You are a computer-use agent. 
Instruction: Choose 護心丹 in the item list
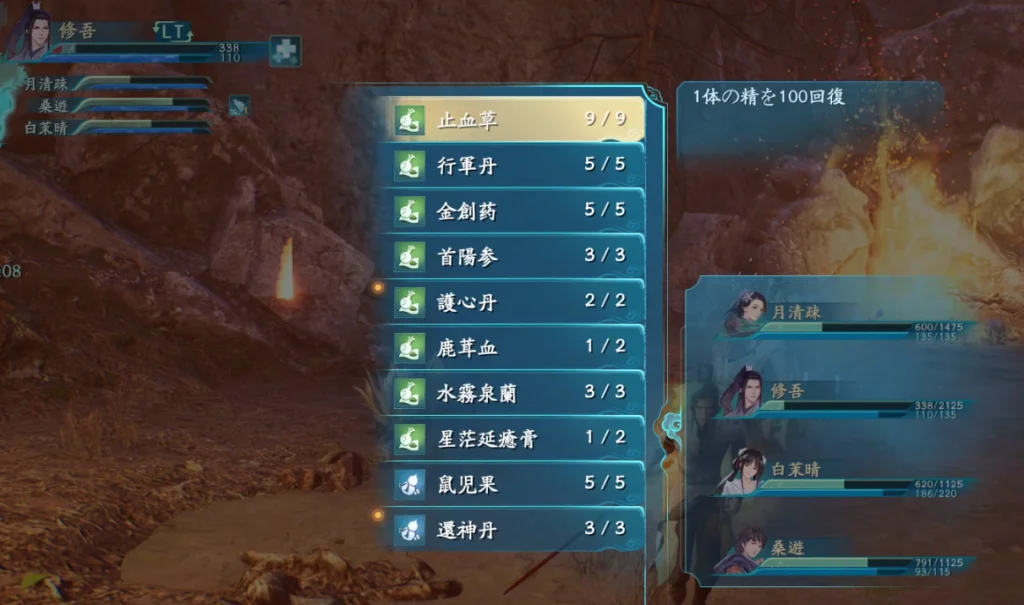(510, 302)
